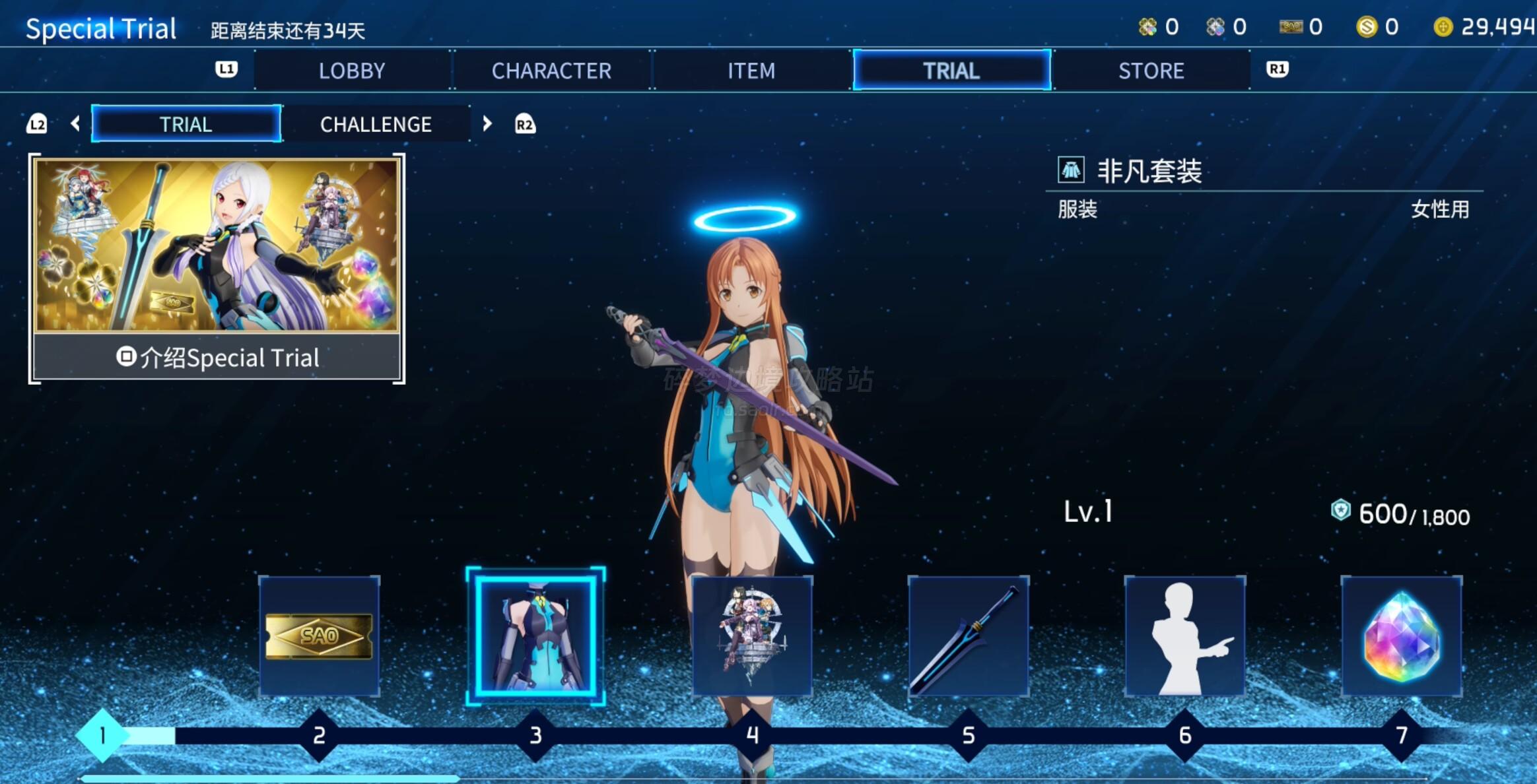Open the CHARACTER tab
Viewport: 1537px width, 784px height.
(x=551, y=71)
